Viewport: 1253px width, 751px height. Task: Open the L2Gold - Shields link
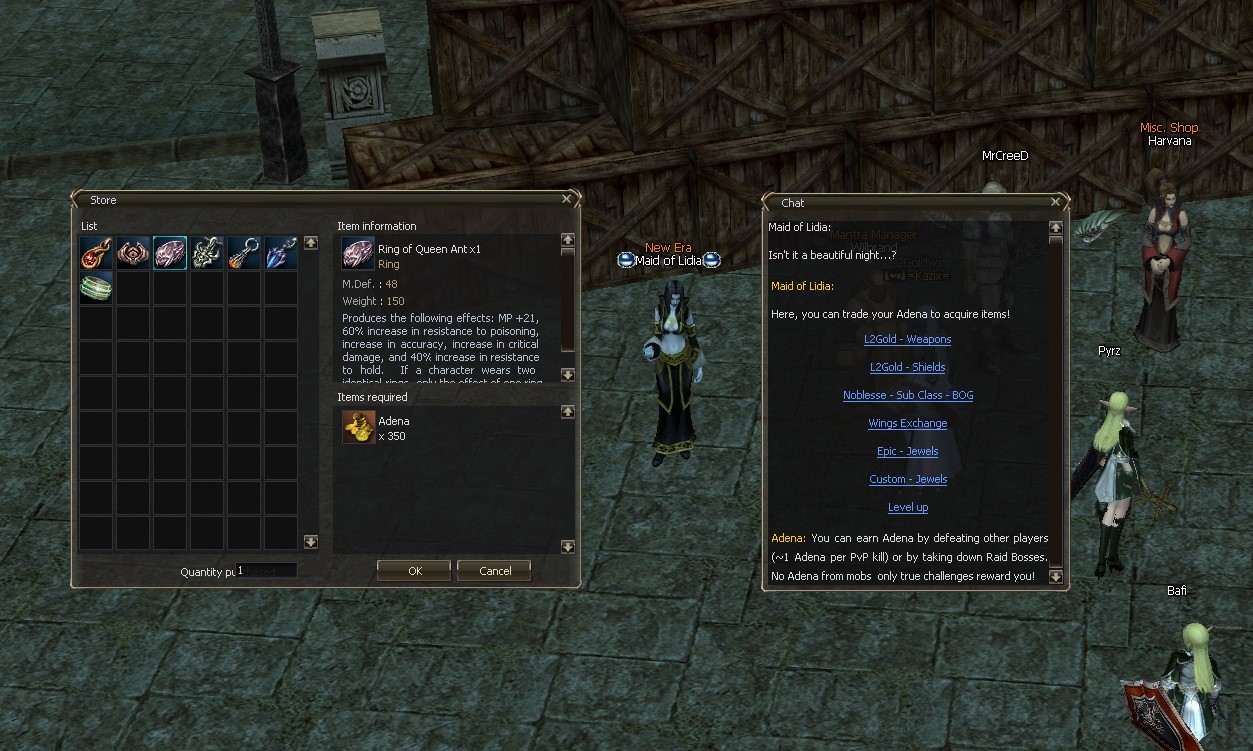[907, 367]
